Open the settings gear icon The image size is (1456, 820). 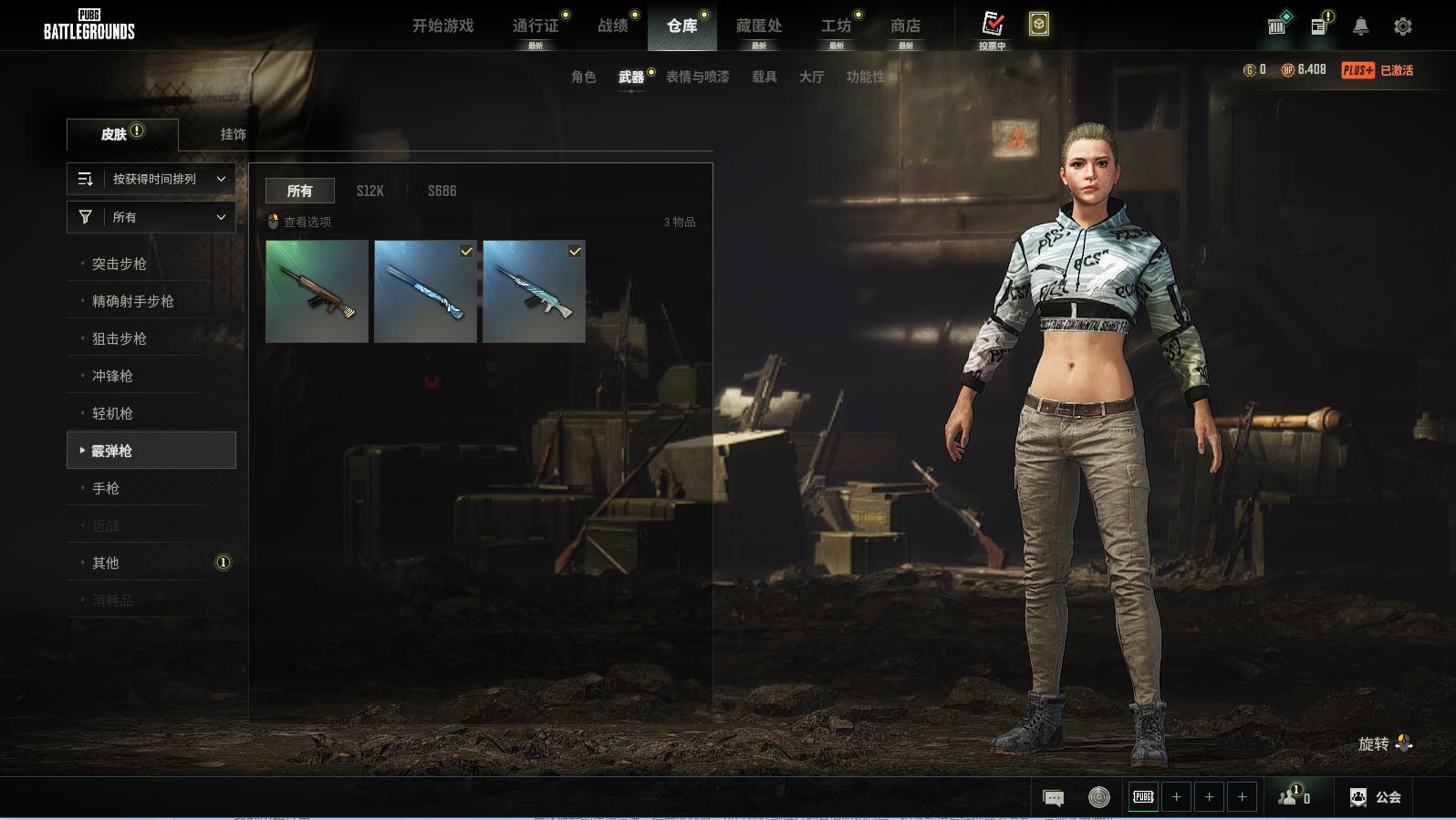pos(1403,26)
